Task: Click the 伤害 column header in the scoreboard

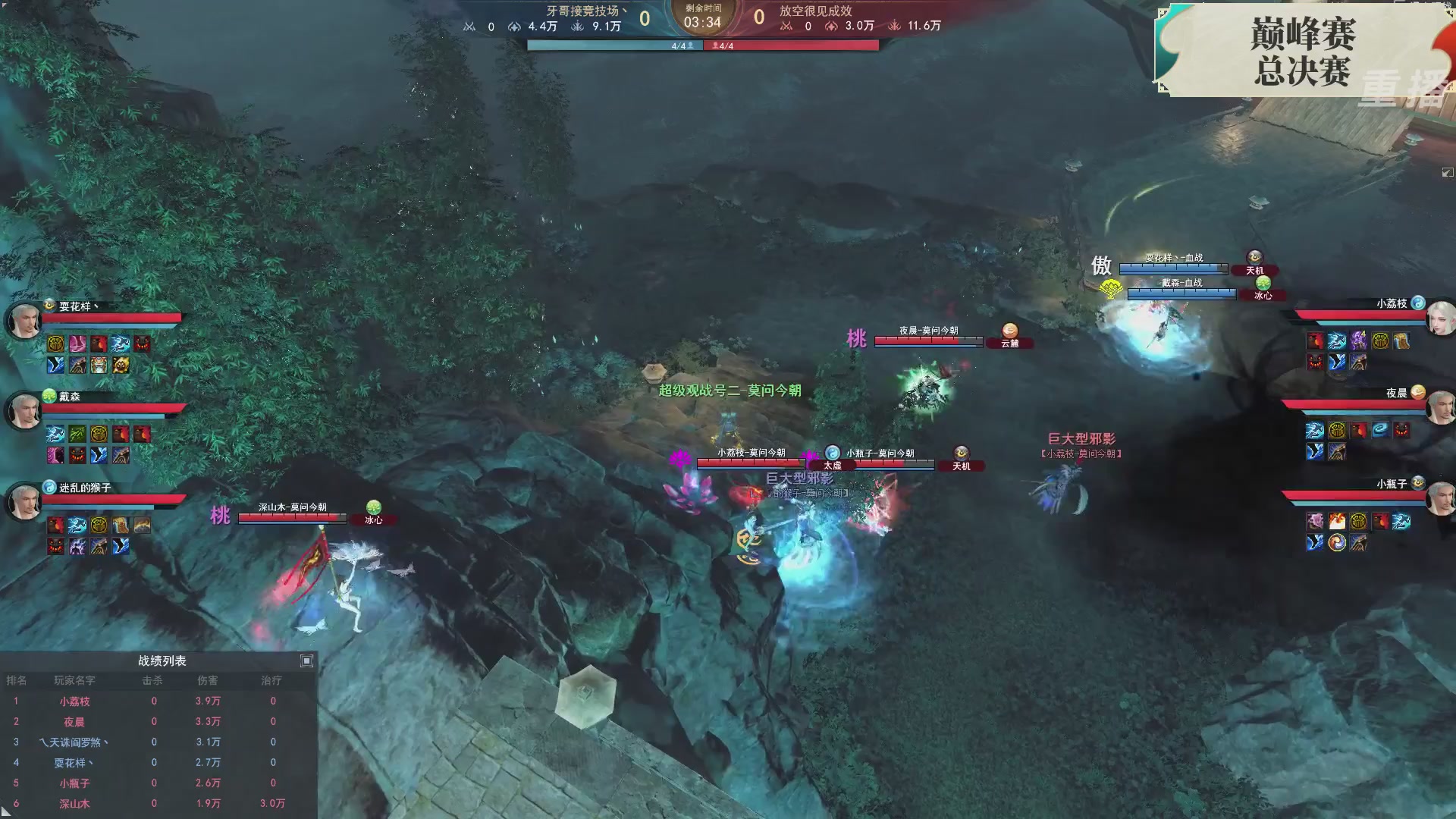Action: [209, 681]
